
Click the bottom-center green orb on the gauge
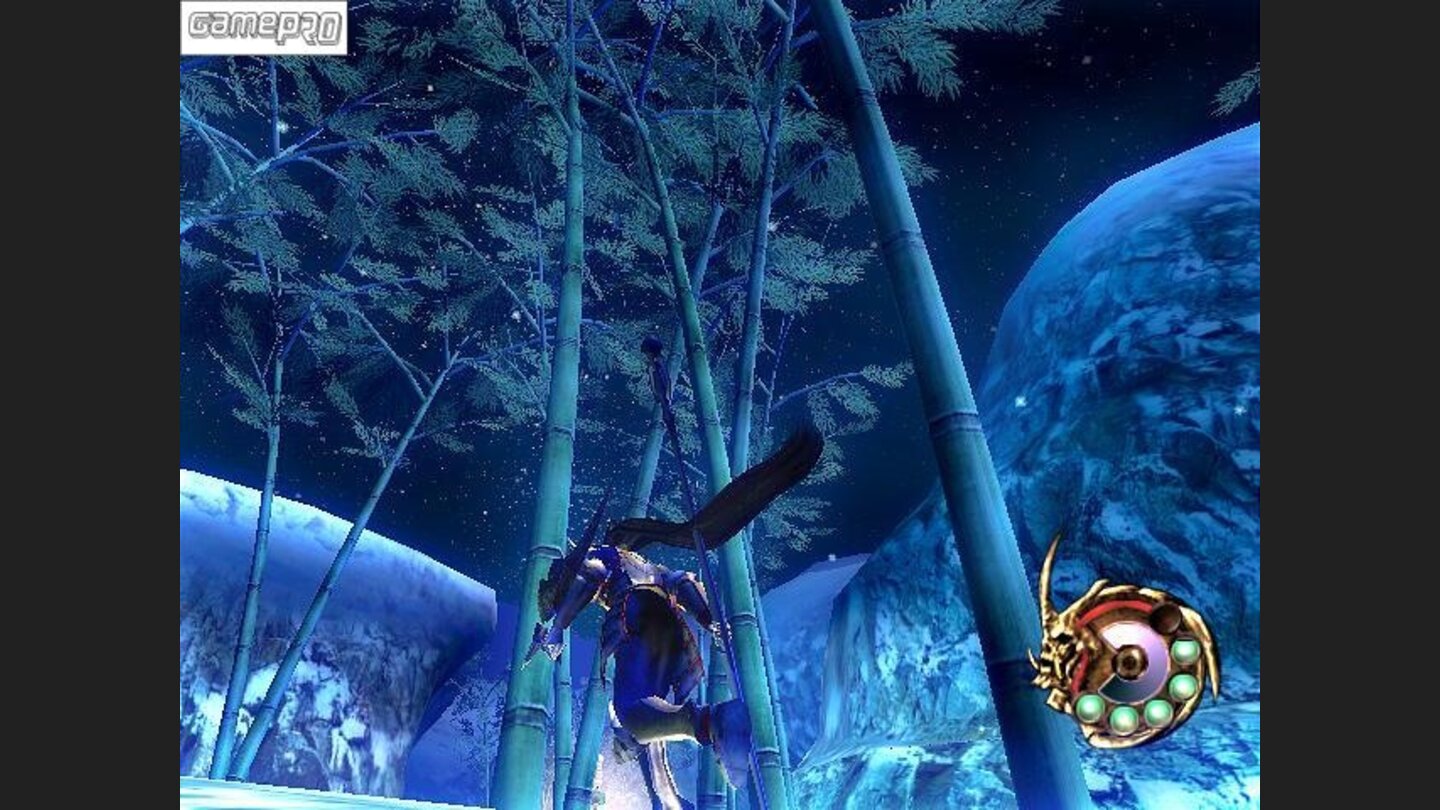pyautogui.click(x=1124, y=720)
